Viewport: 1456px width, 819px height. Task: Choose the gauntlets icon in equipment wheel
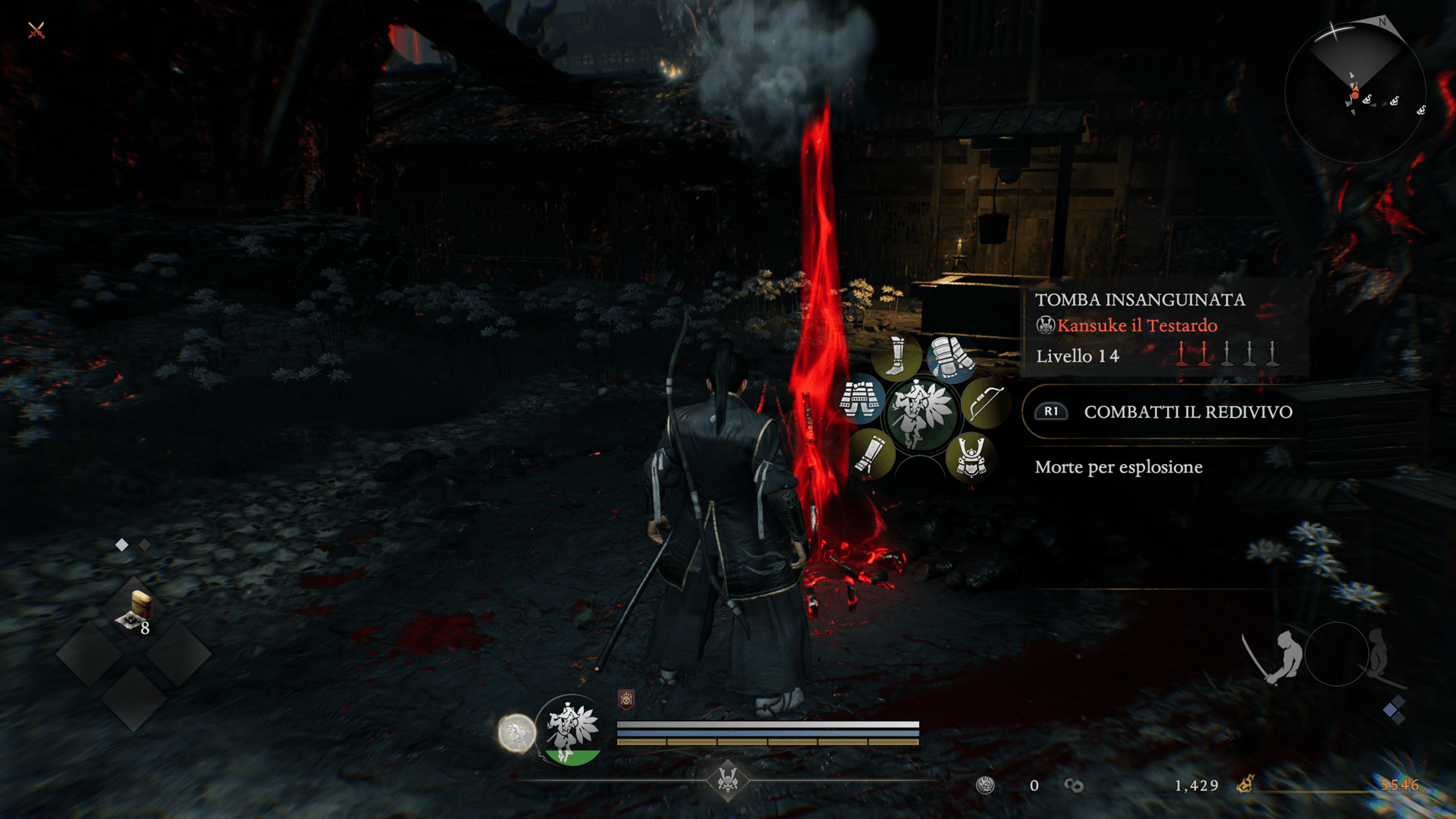[x=951, y=356]
